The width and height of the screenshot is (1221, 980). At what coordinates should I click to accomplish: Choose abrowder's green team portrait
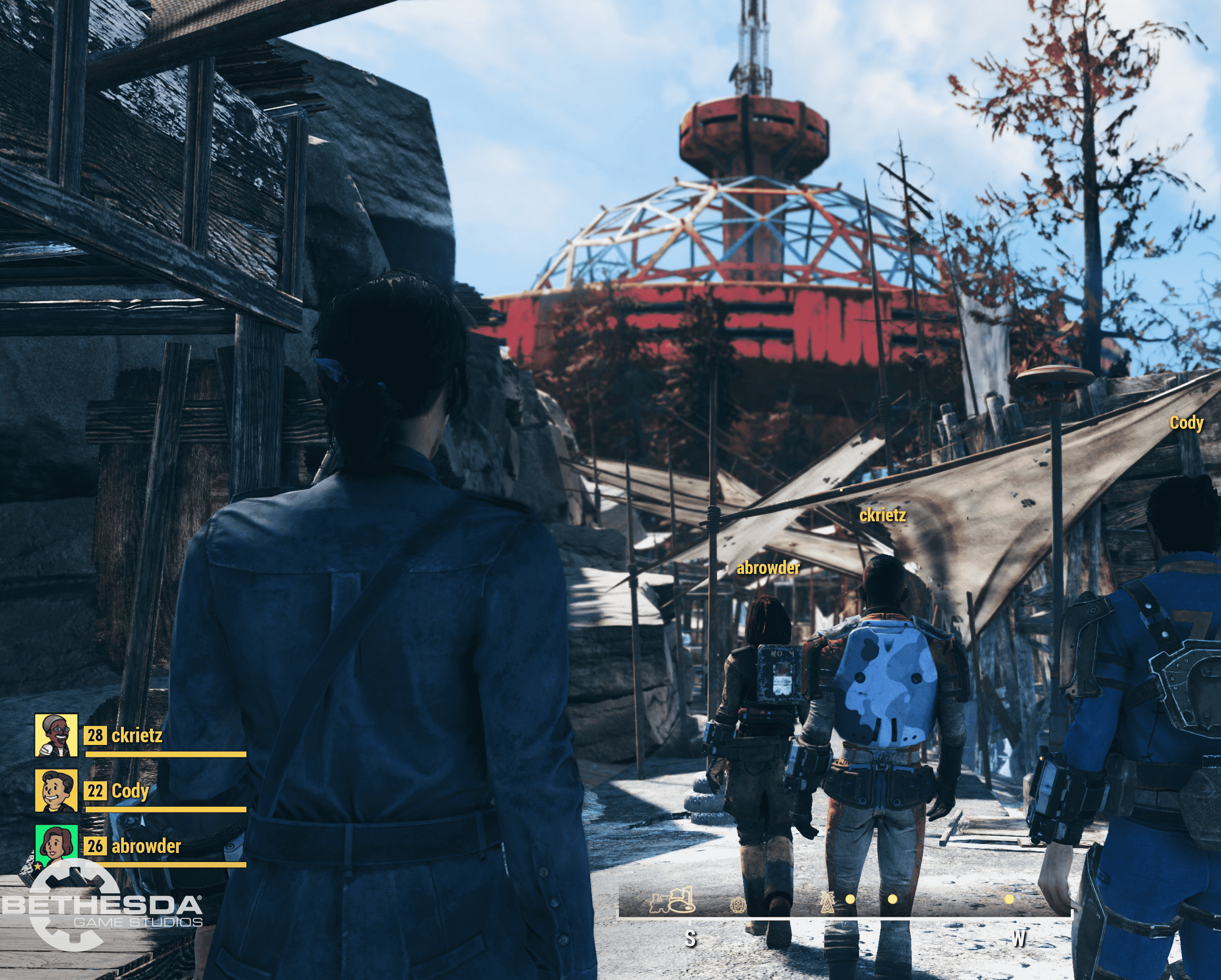pos(56,845)
